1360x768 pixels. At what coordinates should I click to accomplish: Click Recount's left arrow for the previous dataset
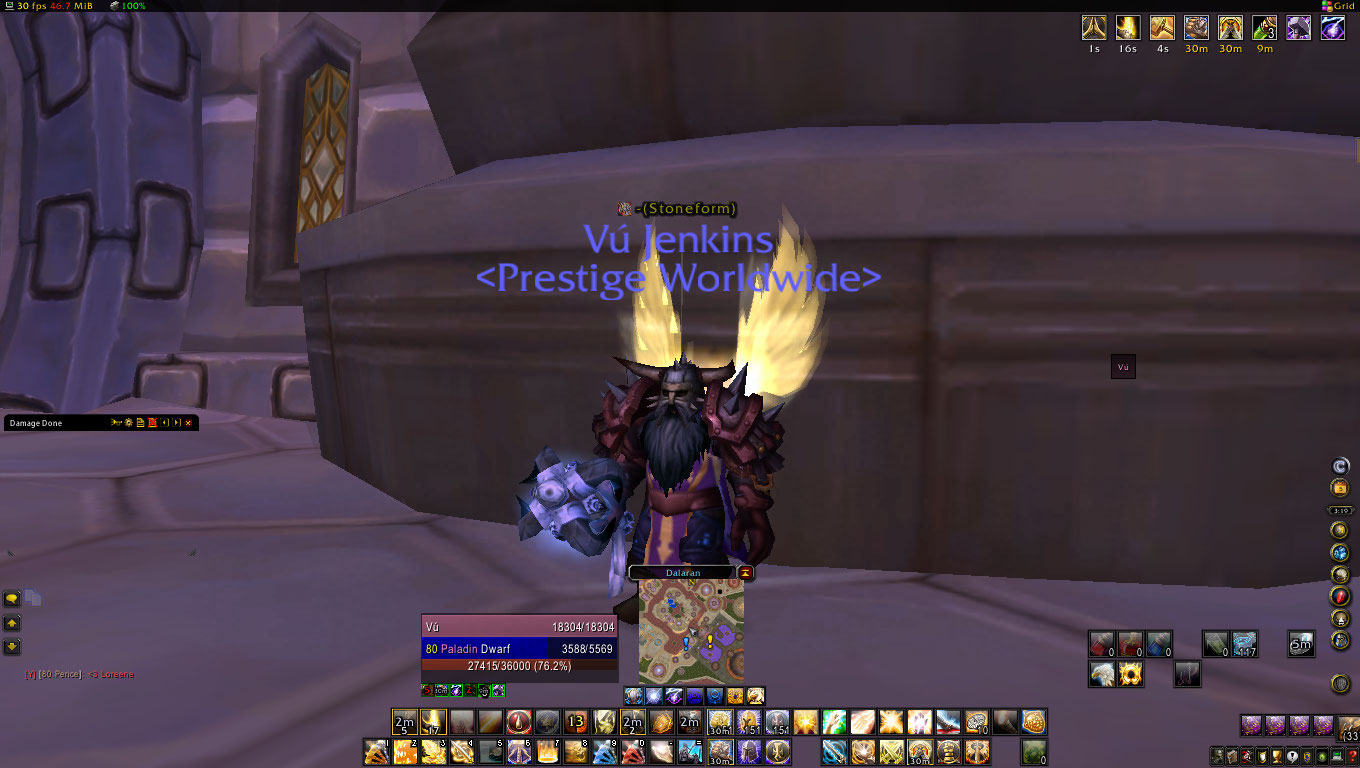(x=164, y=422)
